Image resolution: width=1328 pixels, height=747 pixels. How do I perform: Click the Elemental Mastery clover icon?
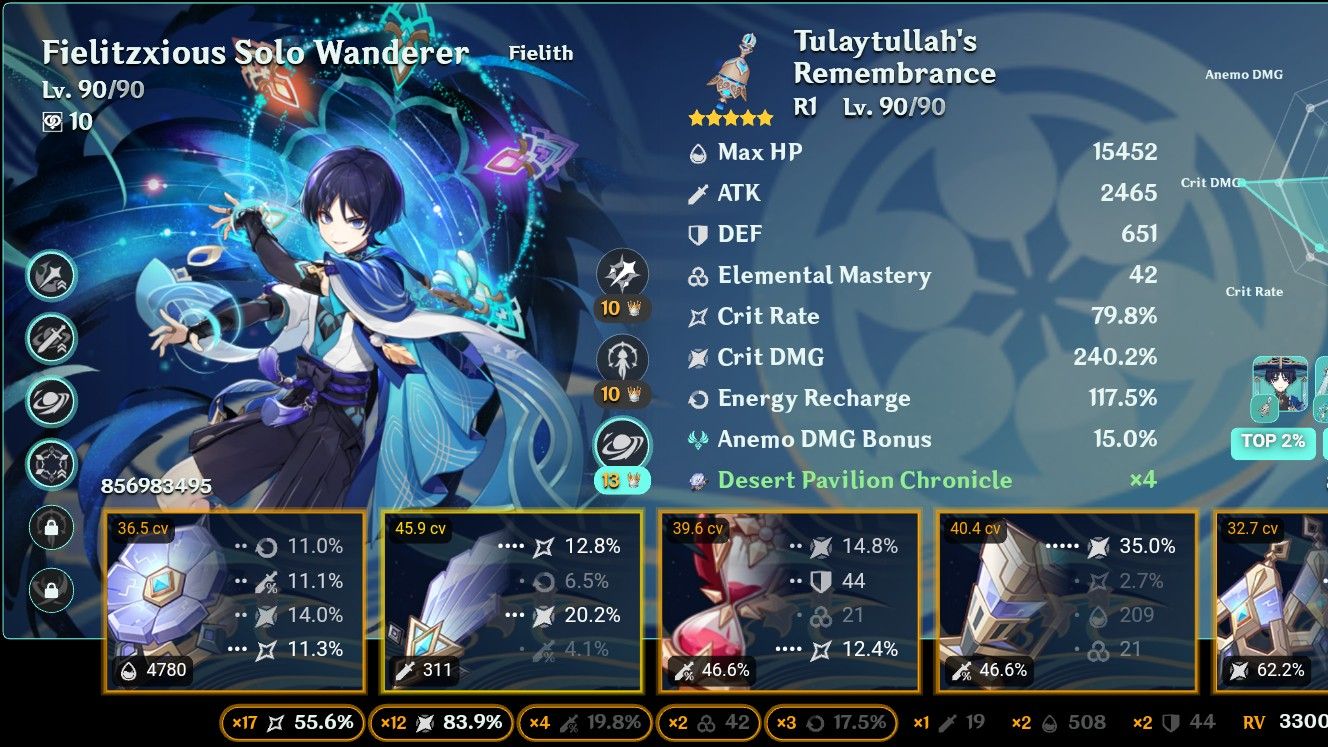(x=697, y=276)
